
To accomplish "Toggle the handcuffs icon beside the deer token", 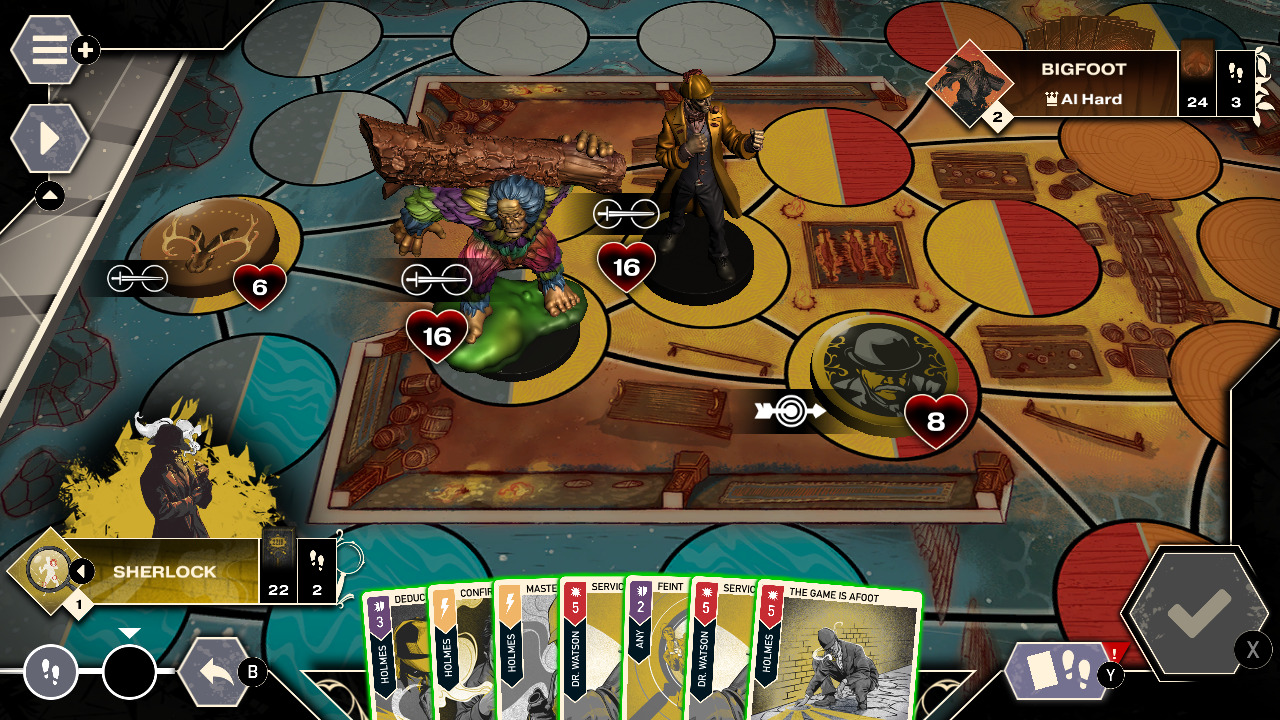I will [x=138, y=278].
